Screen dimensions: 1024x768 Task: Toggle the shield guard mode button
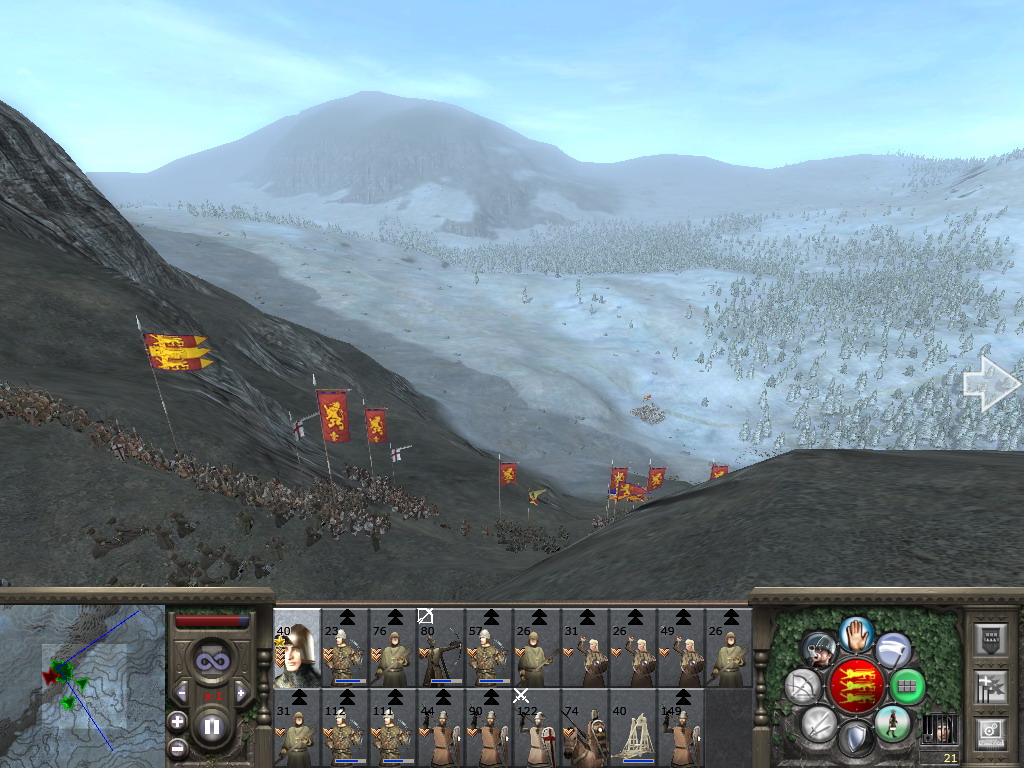[855, 739]
